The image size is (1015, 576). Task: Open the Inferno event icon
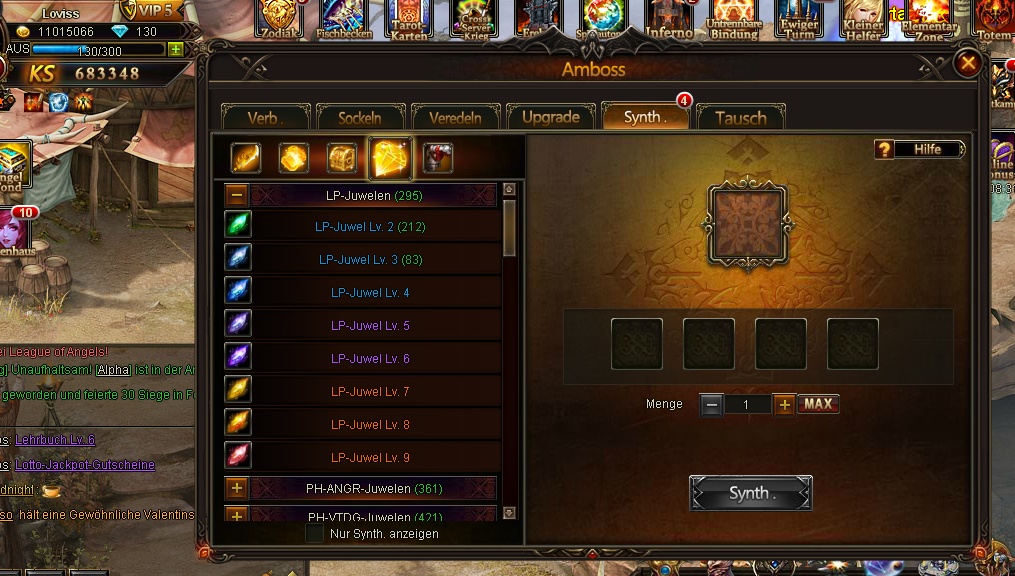pos(669,18)
